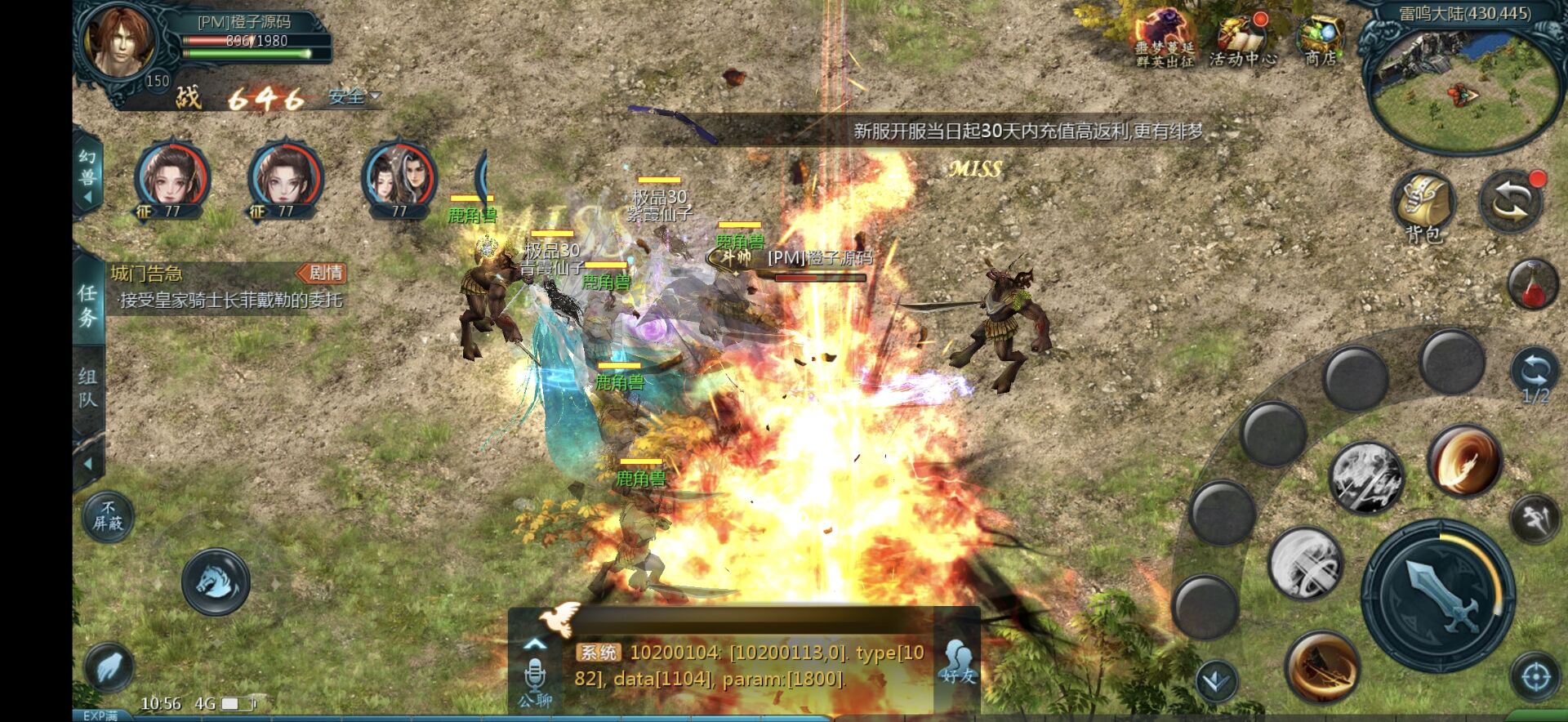Switch the skill page 1/2

pos(1534,377)
